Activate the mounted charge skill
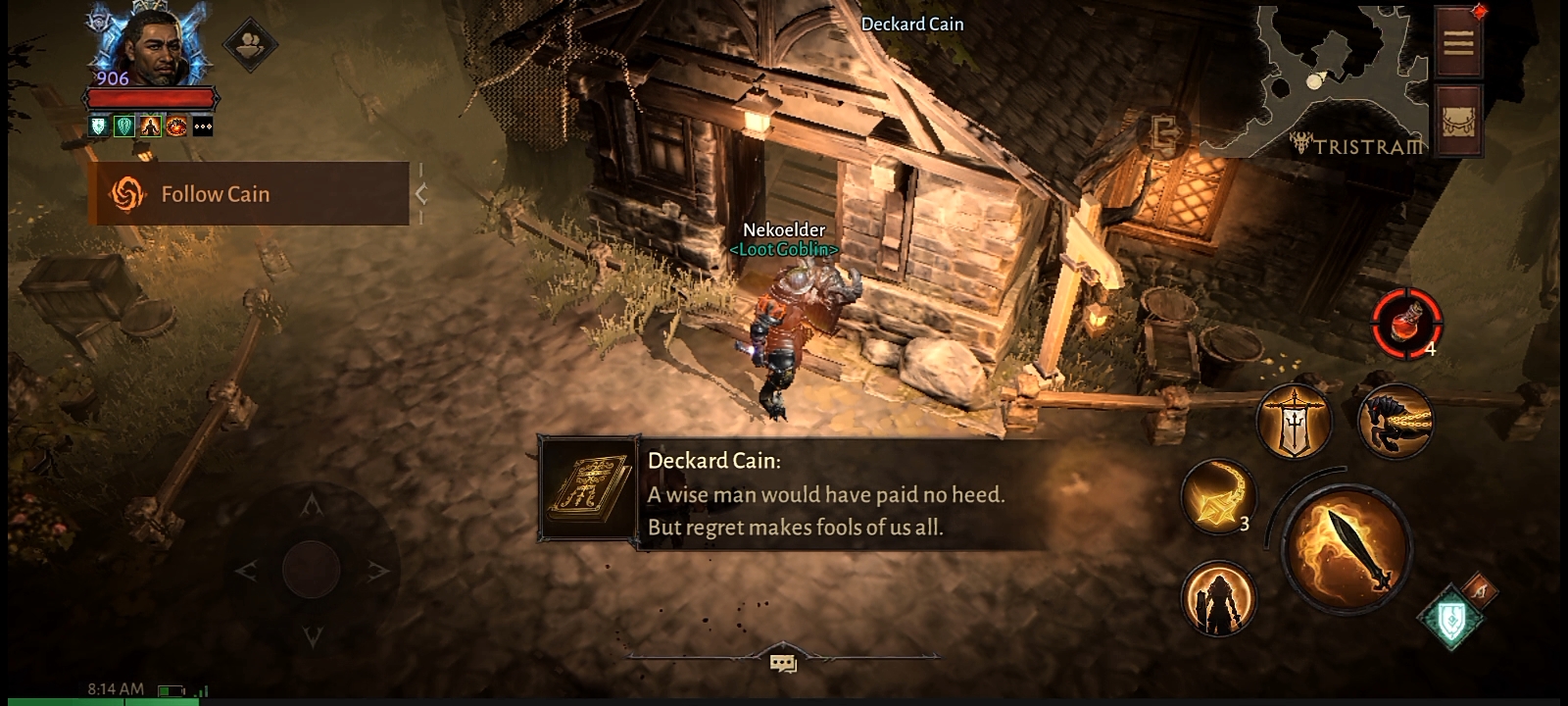The height and width of the screenshot is (706, 1568). [x=1396, y=422]
